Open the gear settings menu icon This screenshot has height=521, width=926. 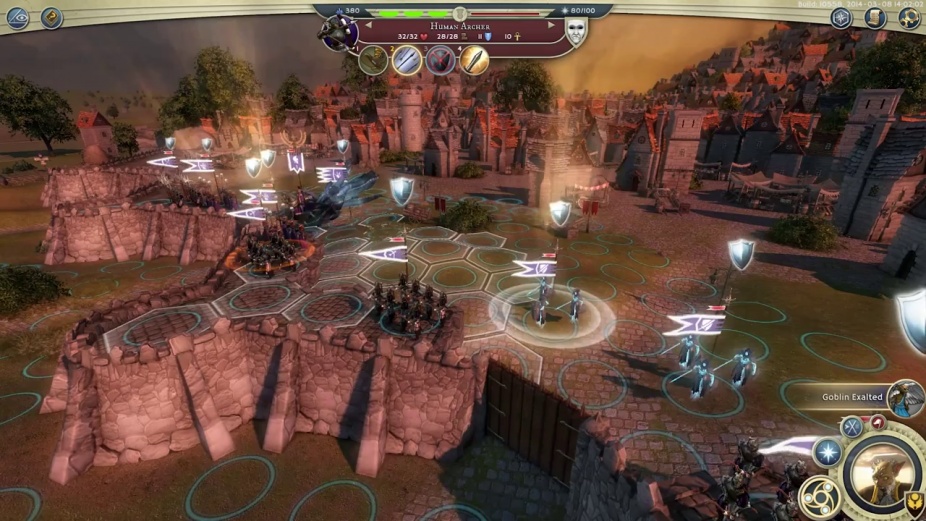909,17
